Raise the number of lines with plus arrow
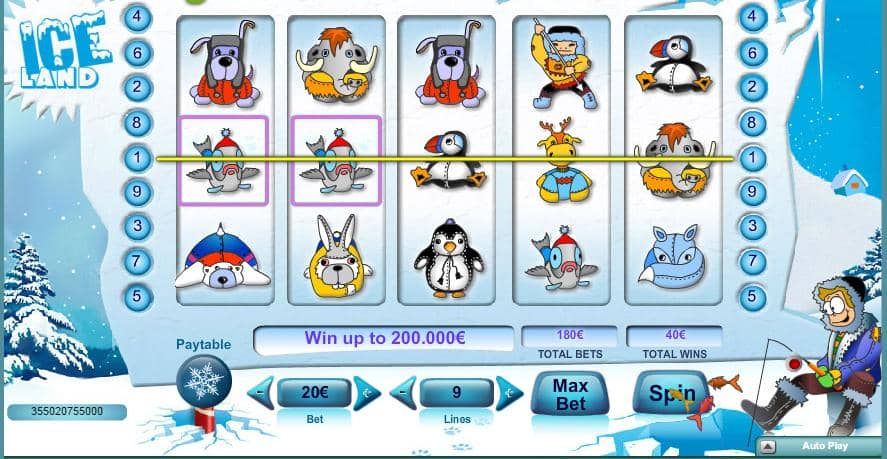The width and height of the screenshot is (887, 459). click(x=509, y=393)
